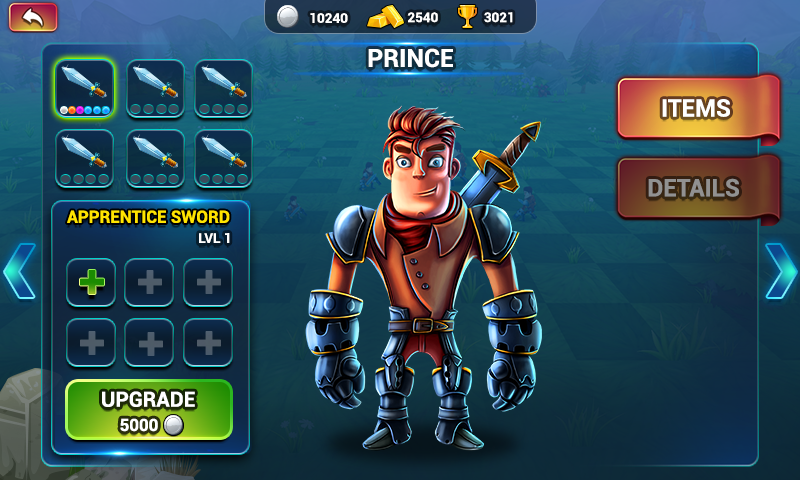Upgrade the Apprentice Sword for 5000
This screenshot has width=800, height=480.
149,410
